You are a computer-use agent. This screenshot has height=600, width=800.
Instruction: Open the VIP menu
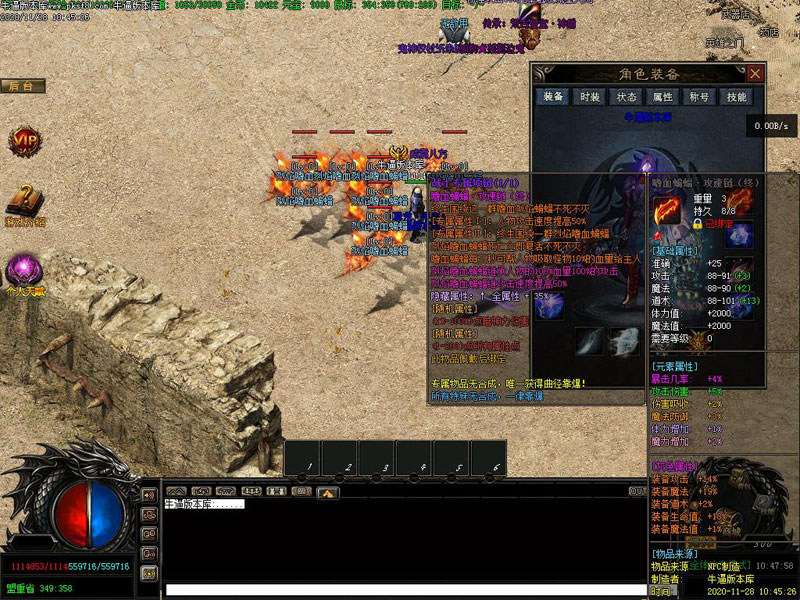tap(22, 142)
